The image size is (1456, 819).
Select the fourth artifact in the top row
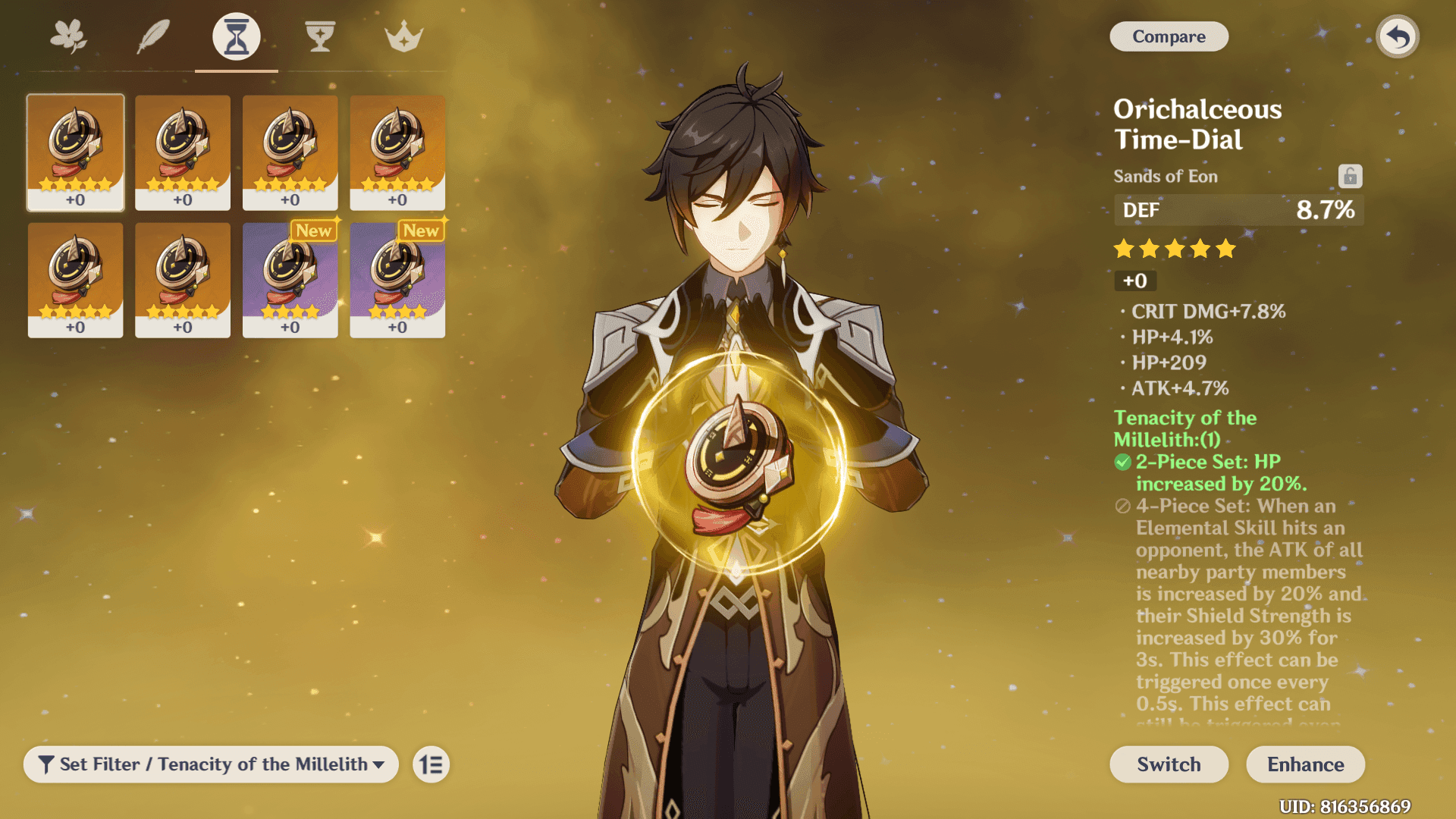pyautogui.click(x=397, y=152)
